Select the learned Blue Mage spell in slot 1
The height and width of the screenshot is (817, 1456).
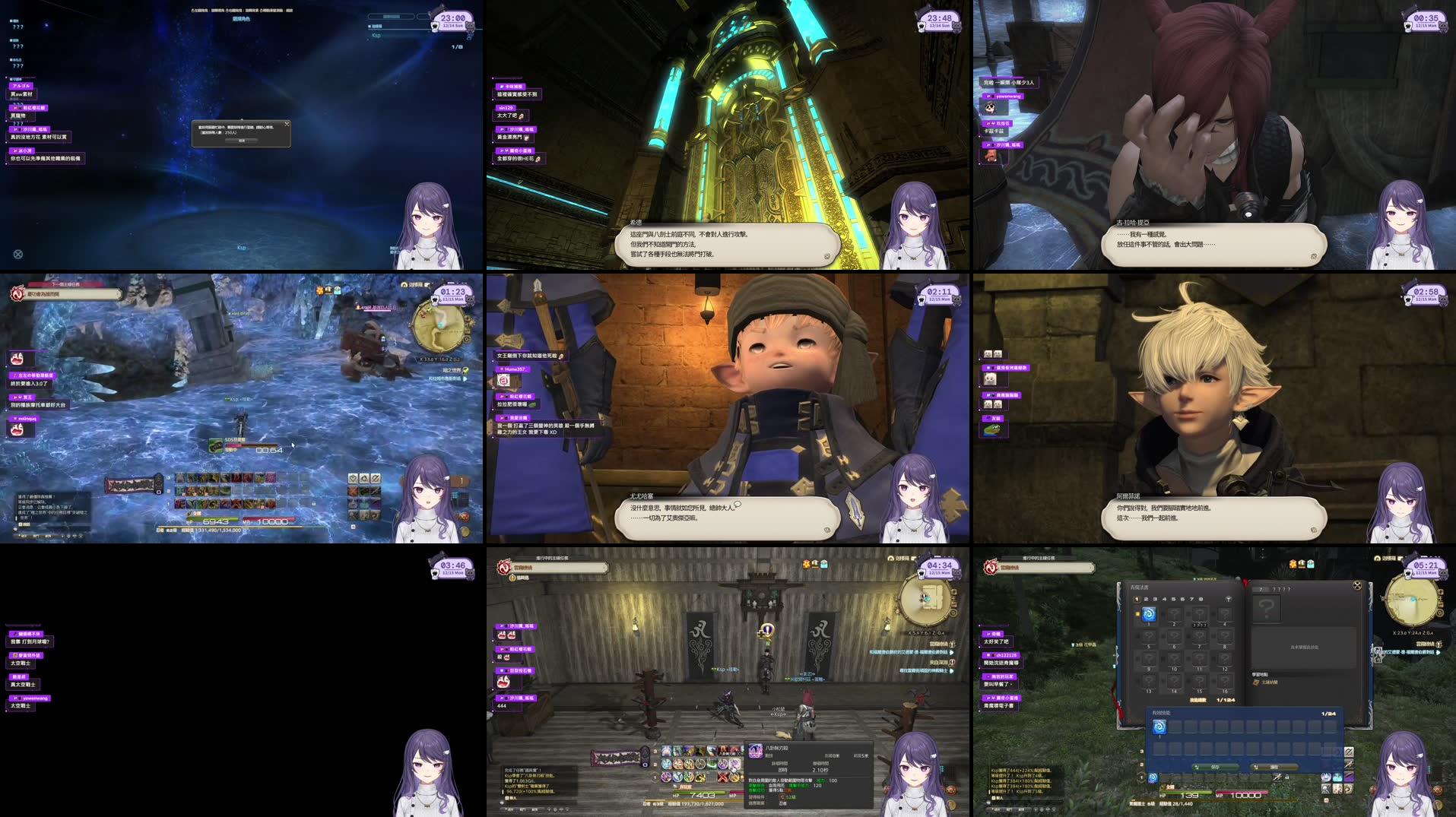point(1150,615)
